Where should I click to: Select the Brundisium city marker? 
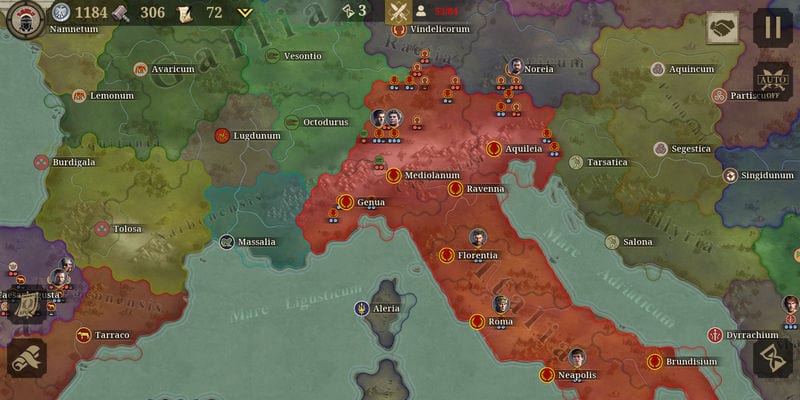click(x=655, y=362)
